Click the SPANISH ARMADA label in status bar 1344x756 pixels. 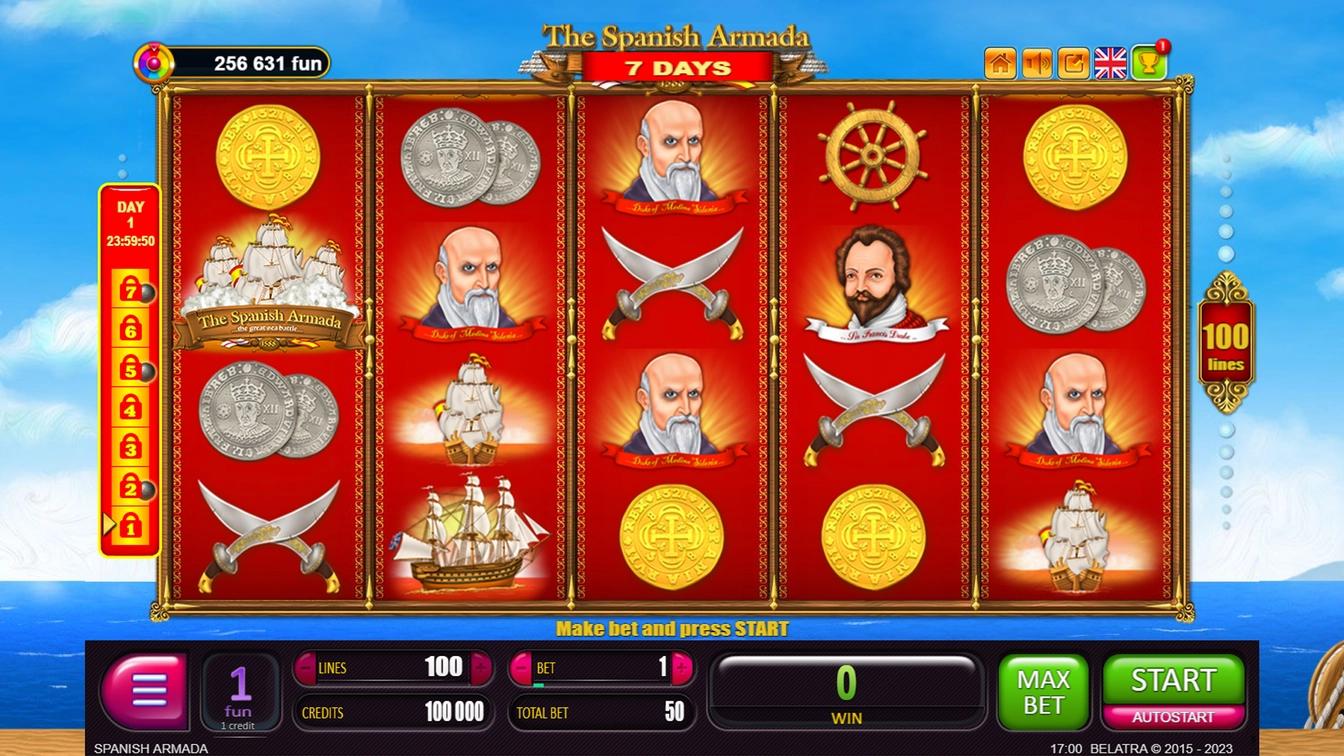(x=148, y=748)
